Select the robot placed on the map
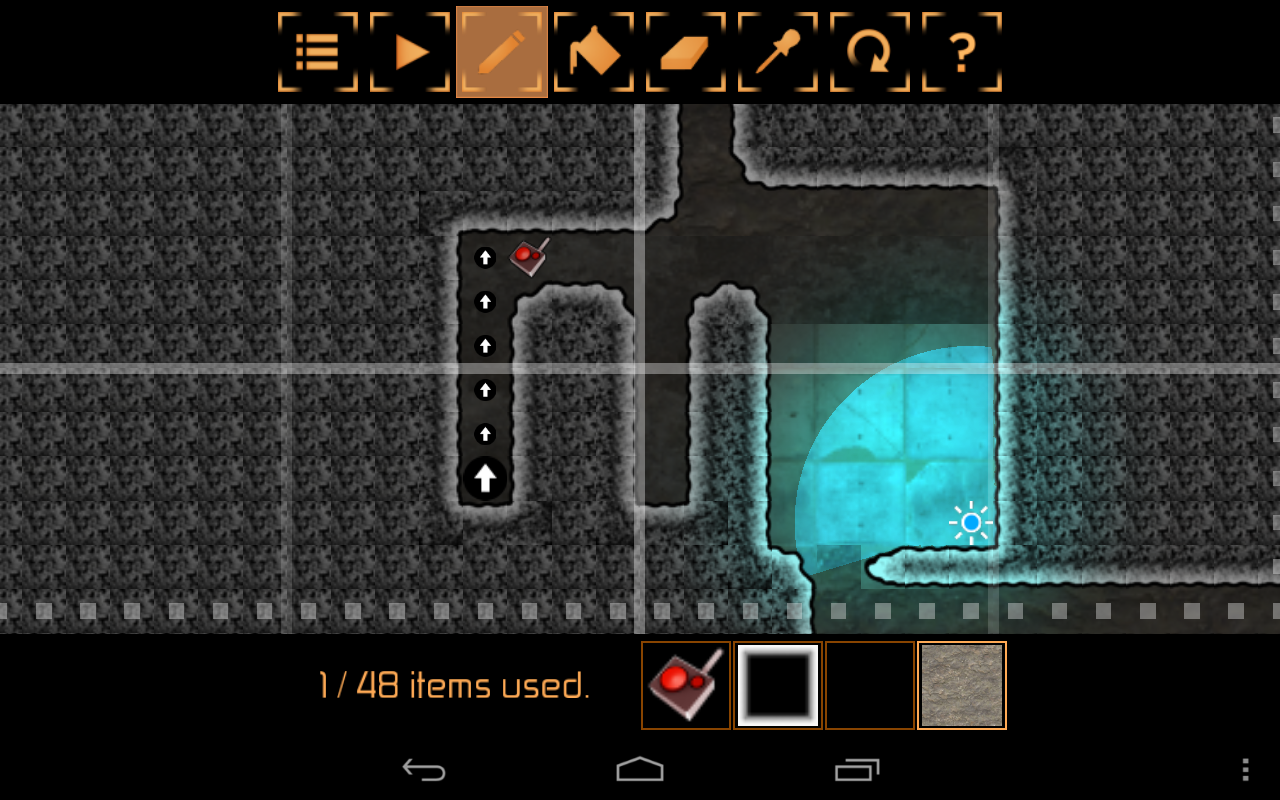 527,256
